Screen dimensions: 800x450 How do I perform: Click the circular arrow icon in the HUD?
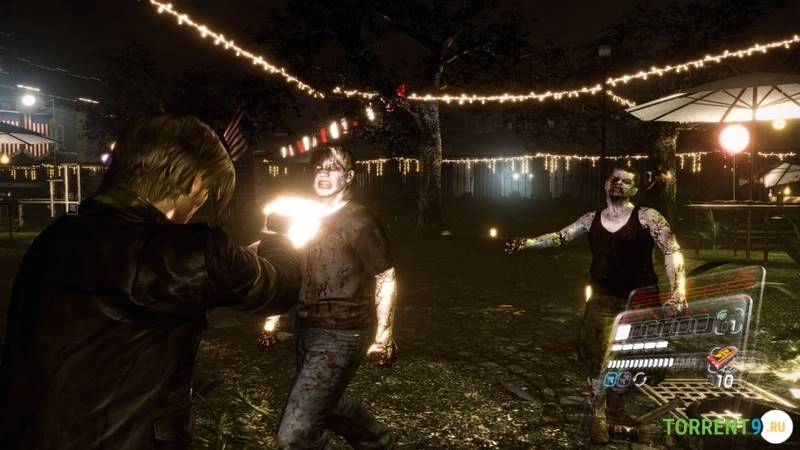(x=638, y=379)
